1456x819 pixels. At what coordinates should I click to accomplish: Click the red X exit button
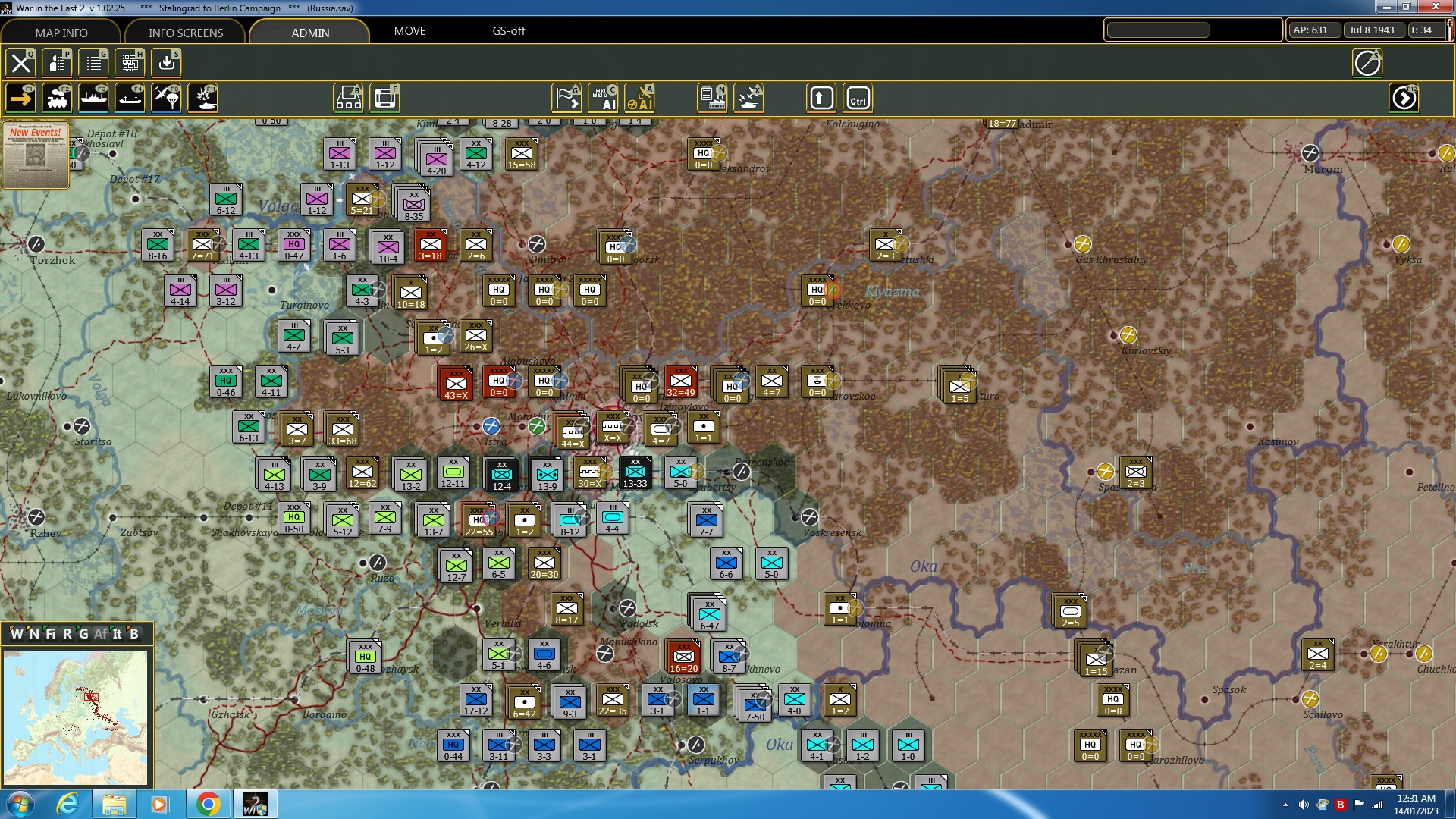click(x=20, y=62)
